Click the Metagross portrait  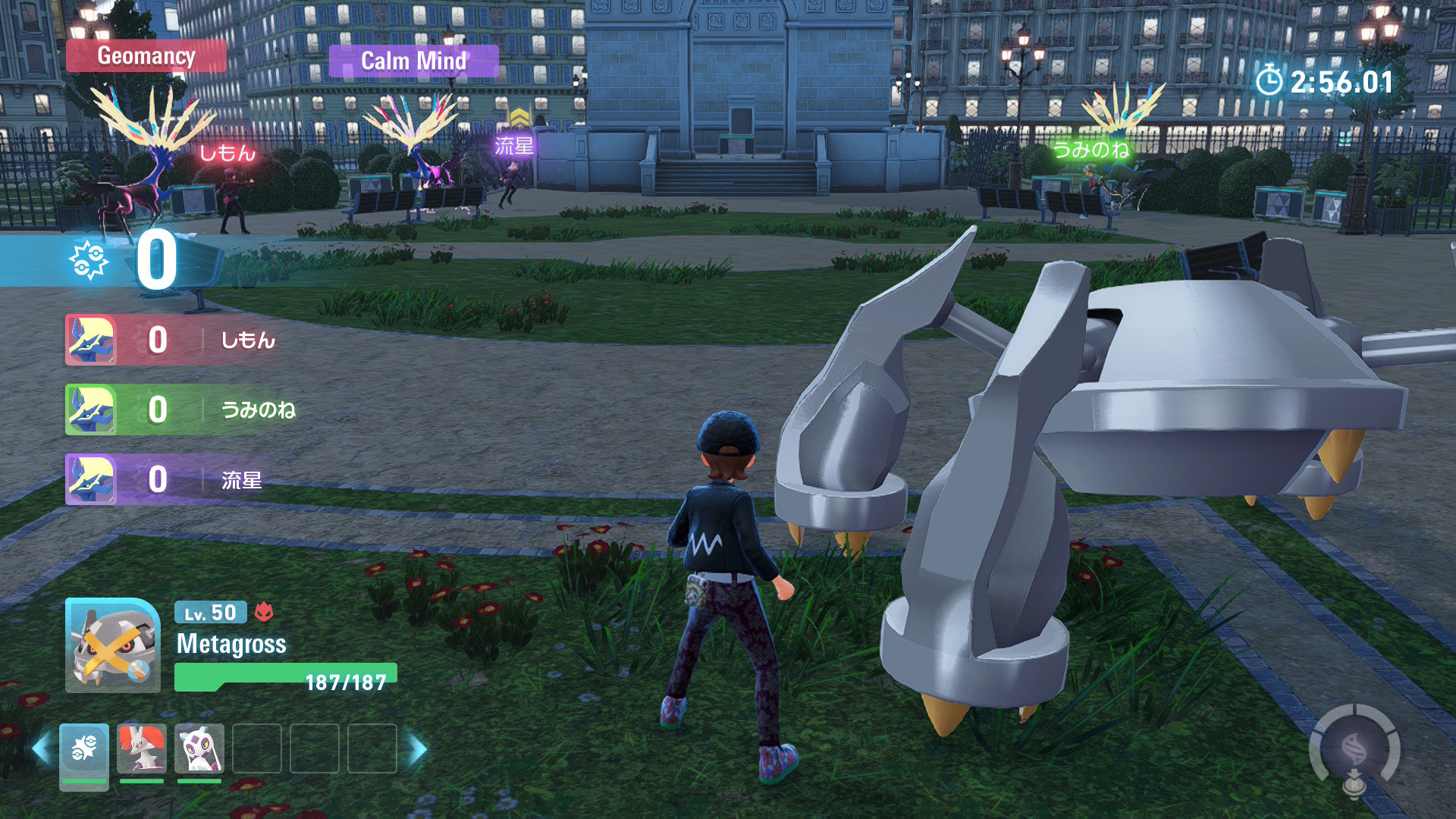(x=113, y=645)
